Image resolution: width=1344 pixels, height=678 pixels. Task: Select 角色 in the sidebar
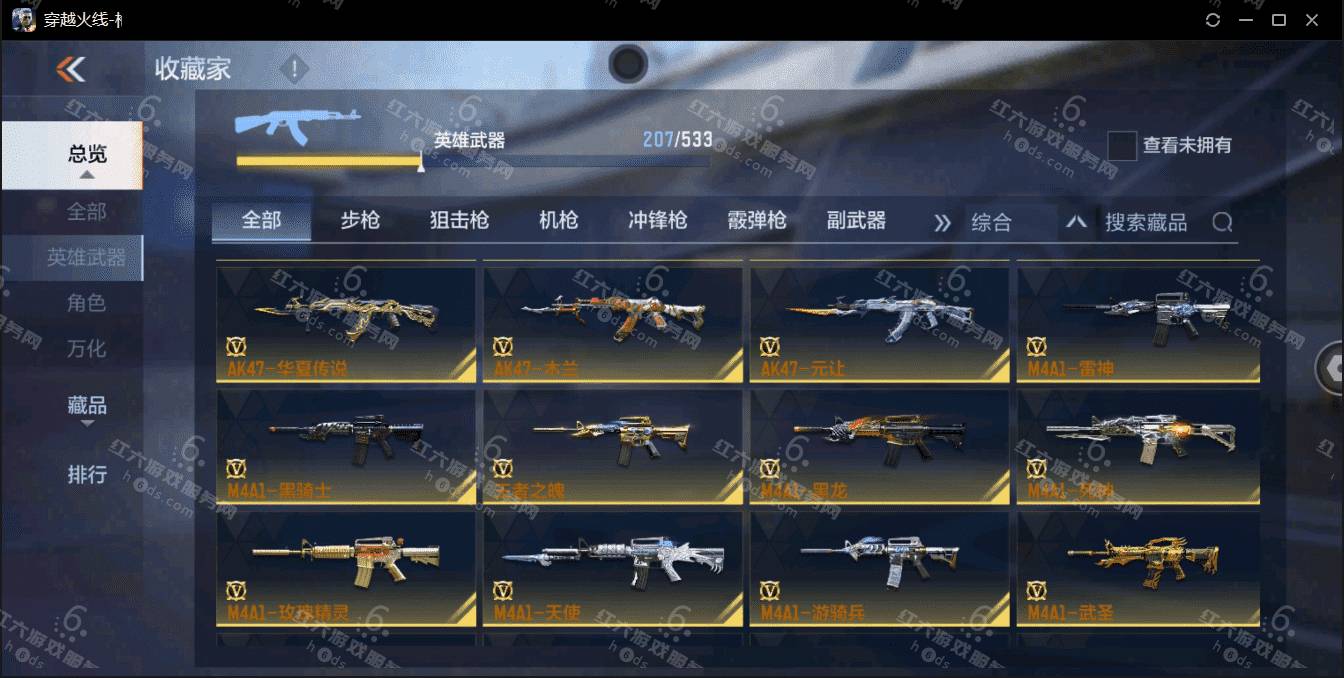[87, 303]
